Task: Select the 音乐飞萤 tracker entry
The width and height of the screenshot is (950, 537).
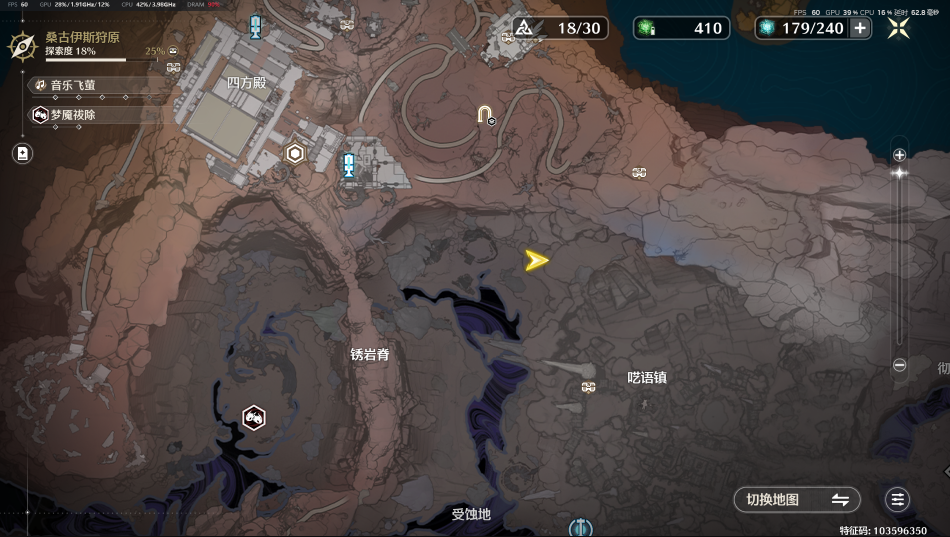Action: [75, 86]
